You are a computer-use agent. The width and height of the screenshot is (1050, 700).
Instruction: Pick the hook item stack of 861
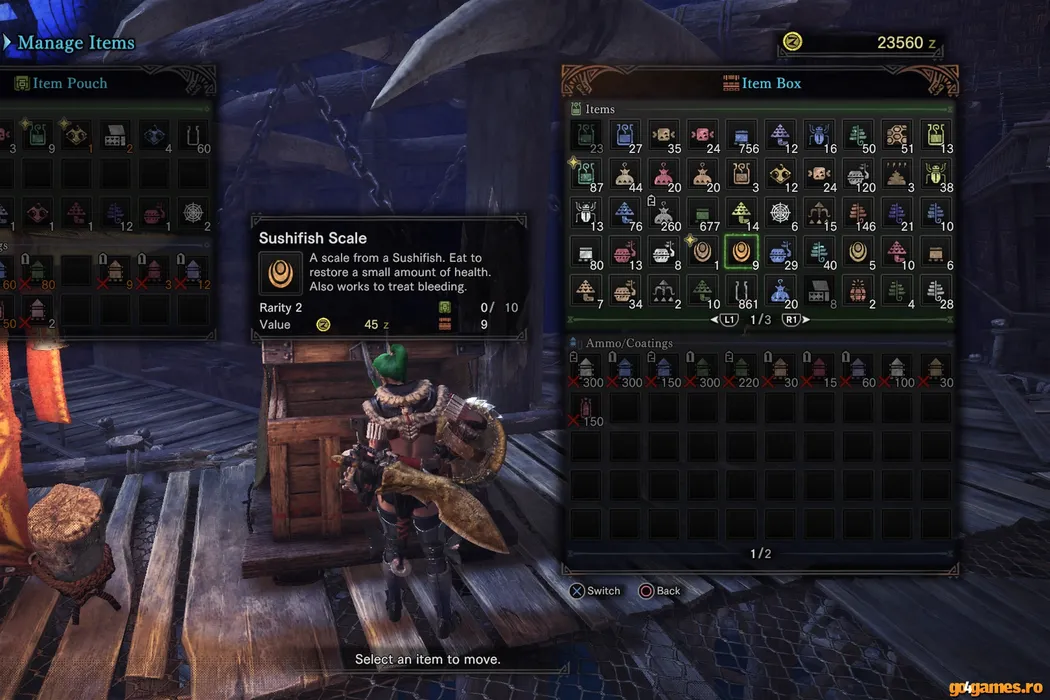coord(742,291)
